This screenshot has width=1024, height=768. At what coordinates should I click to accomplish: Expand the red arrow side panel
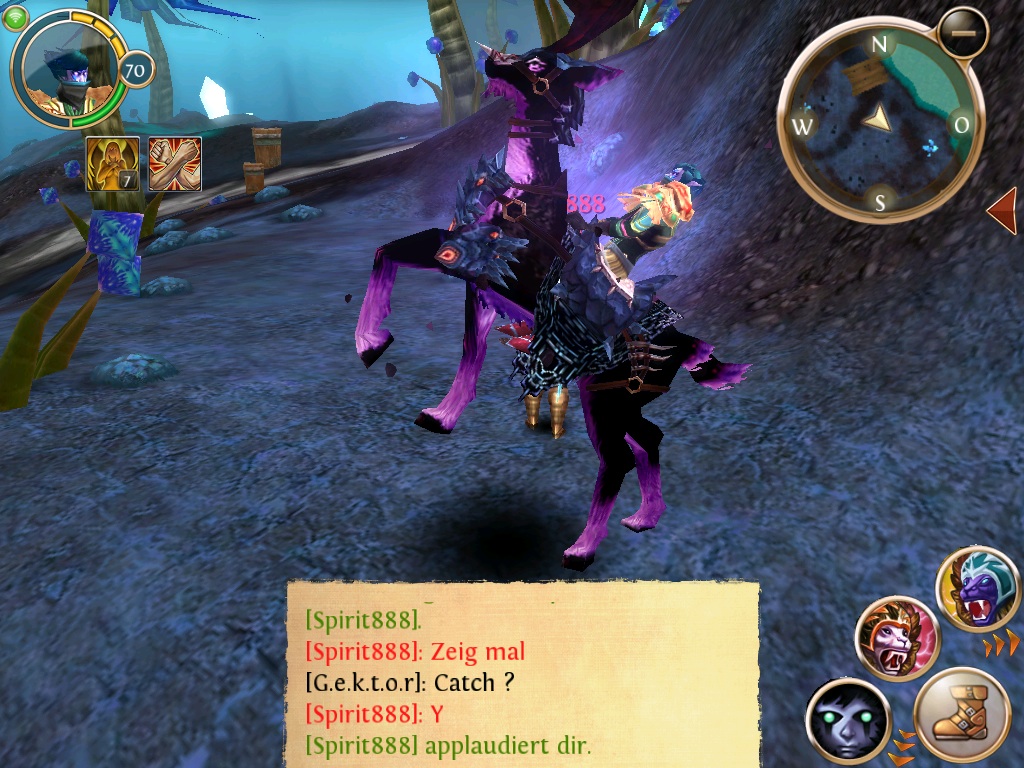(1002, 212)
